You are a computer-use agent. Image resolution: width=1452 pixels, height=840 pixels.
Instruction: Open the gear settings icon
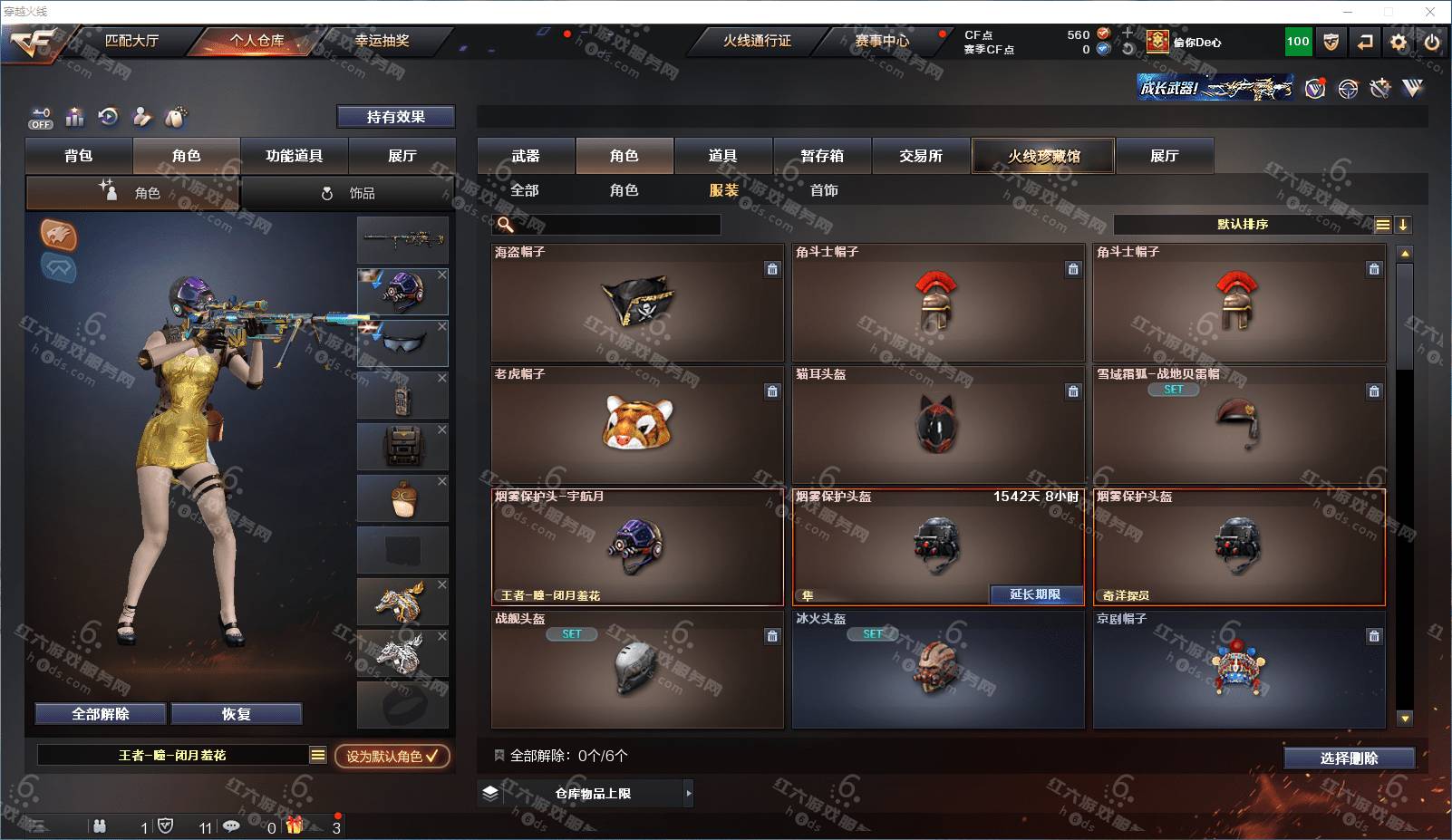click(1399, 42)
